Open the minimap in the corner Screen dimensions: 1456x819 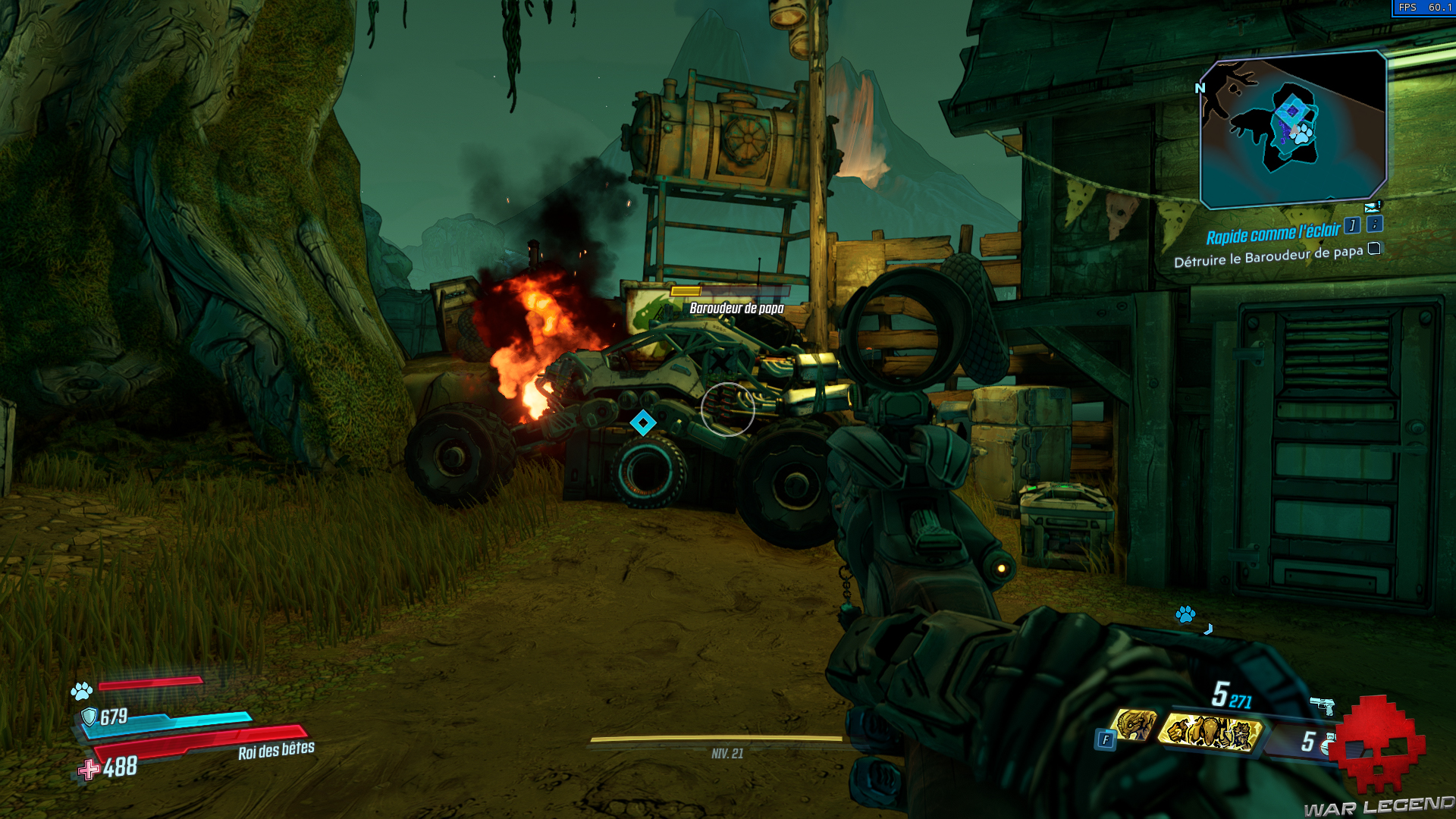pyautogui.click(x=1293, y=129)
